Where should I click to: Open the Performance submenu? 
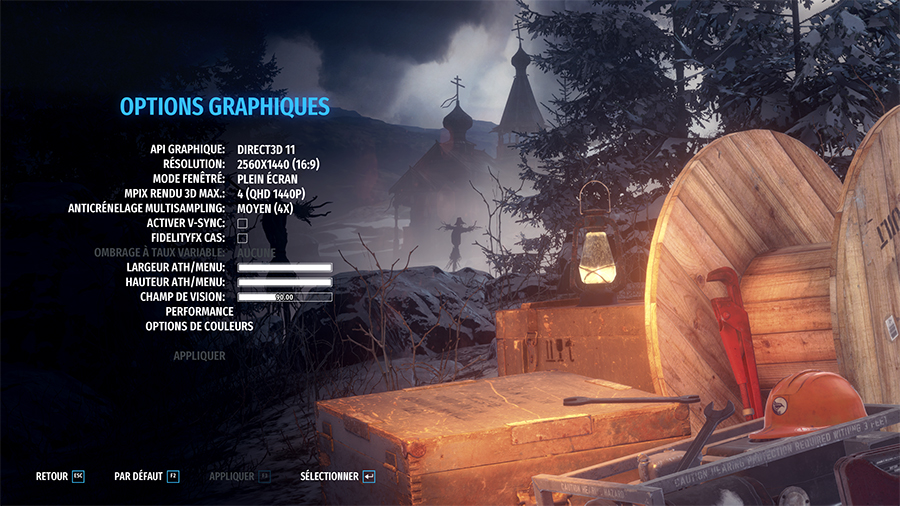(x=200, y=311)
